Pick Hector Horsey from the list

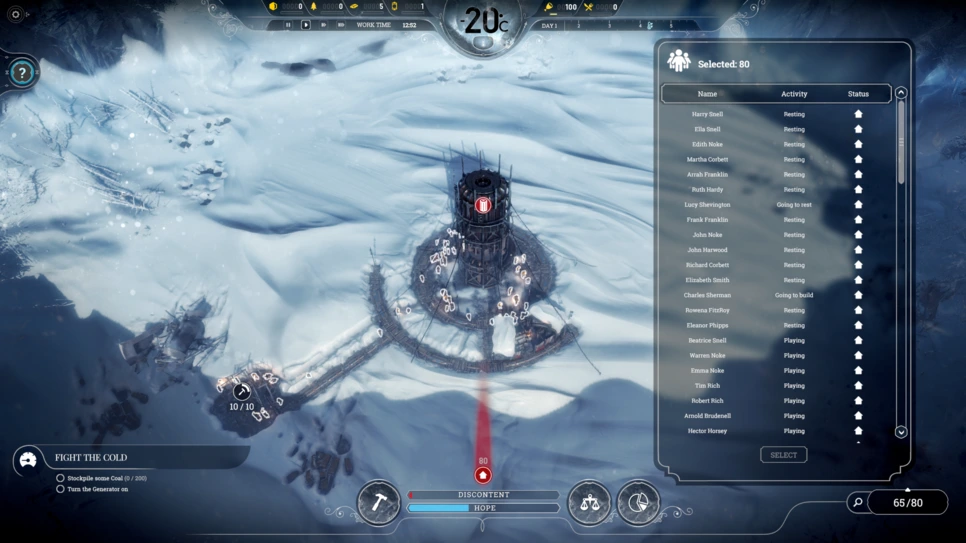coord(707,431)
